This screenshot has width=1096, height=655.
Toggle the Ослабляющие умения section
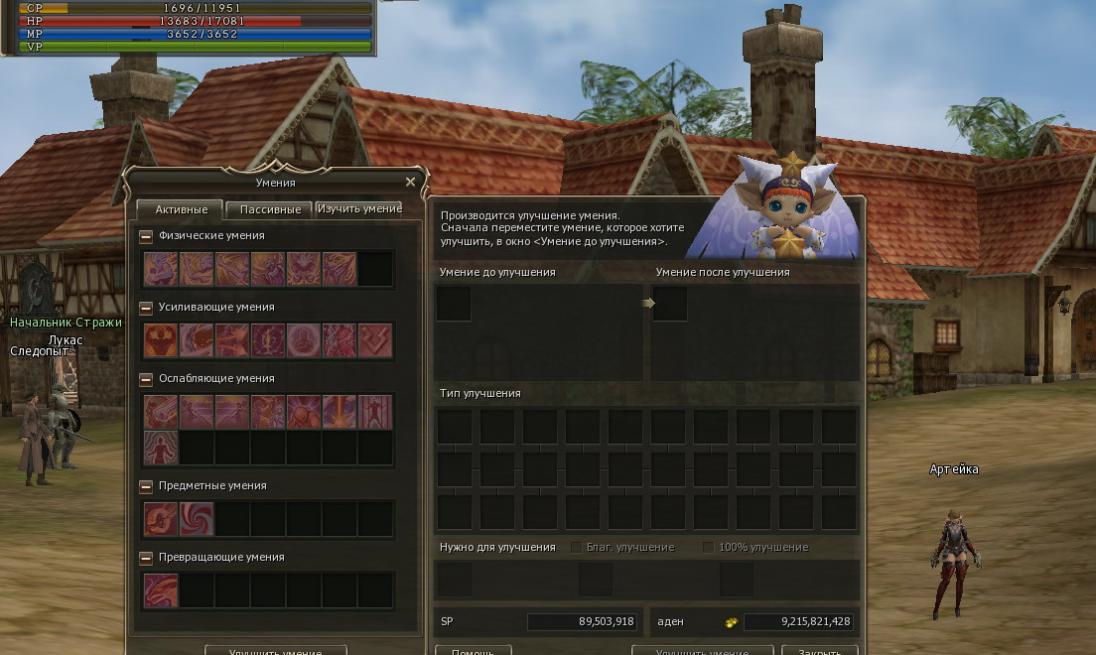pyautogui.click(x=146, y=379)
